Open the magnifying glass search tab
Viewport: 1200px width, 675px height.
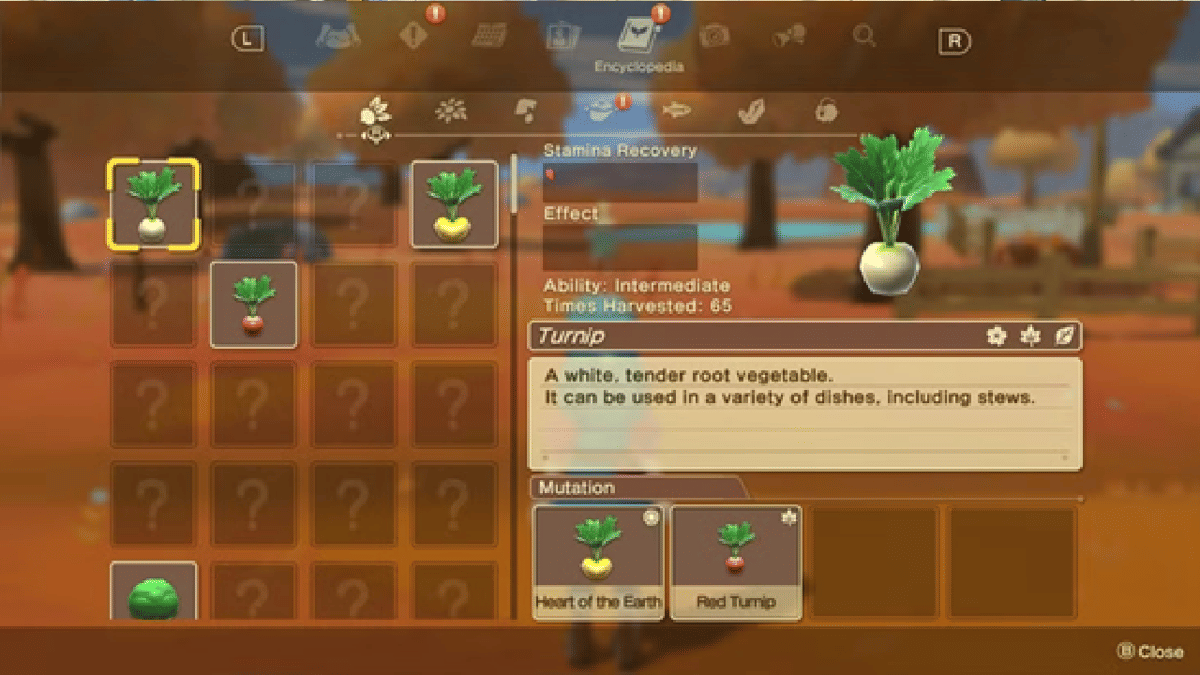(864, 37)
